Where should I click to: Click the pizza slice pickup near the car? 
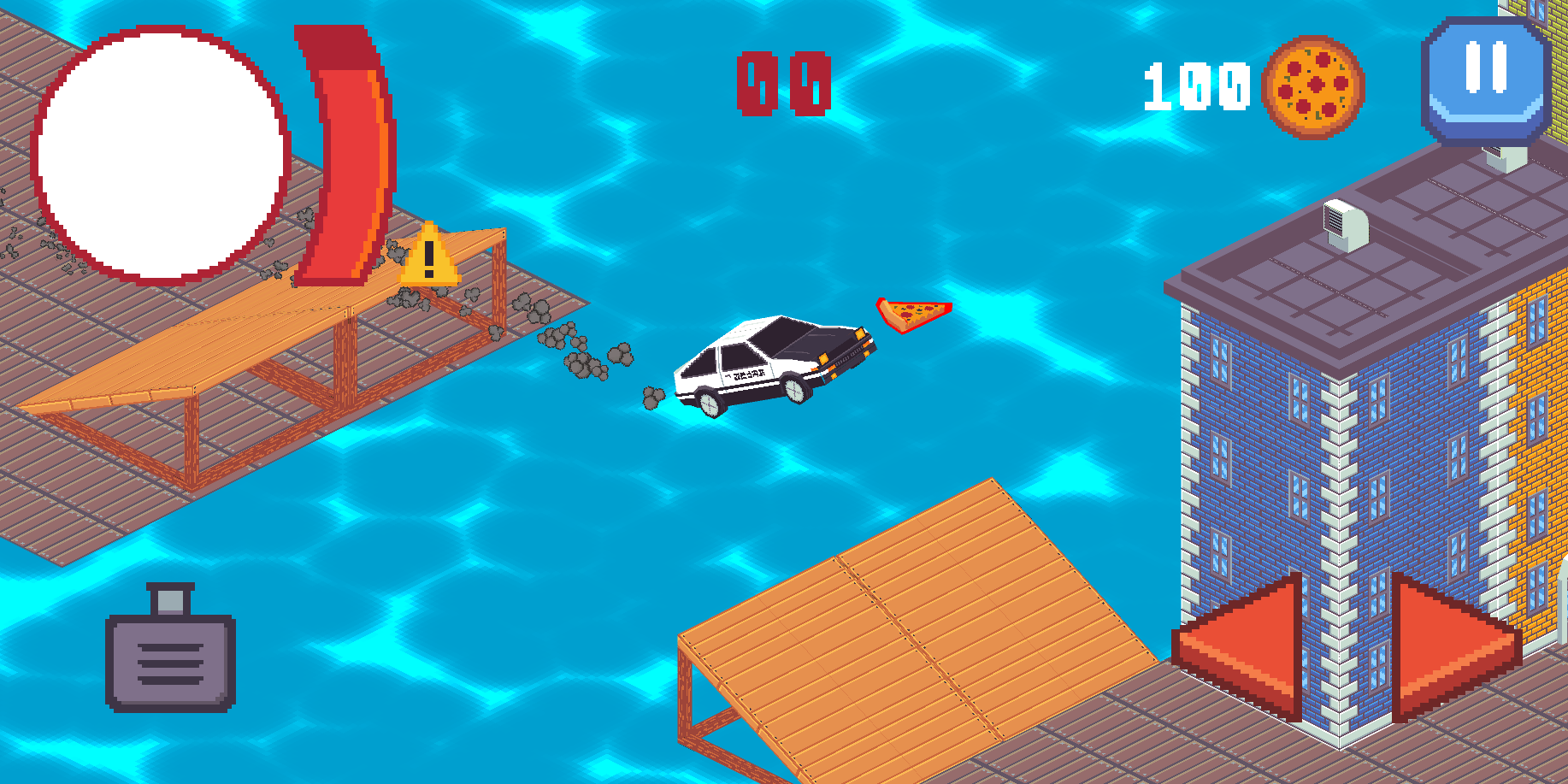coord(913,316)
